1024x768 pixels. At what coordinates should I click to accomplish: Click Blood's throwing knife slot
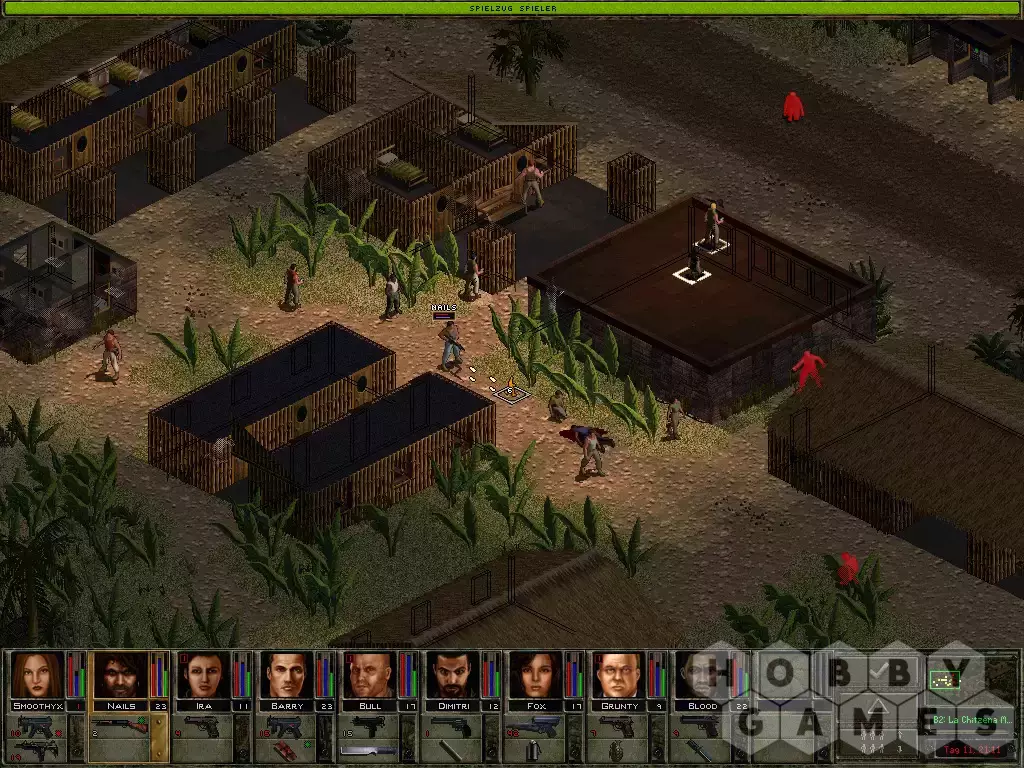point(700,750)
